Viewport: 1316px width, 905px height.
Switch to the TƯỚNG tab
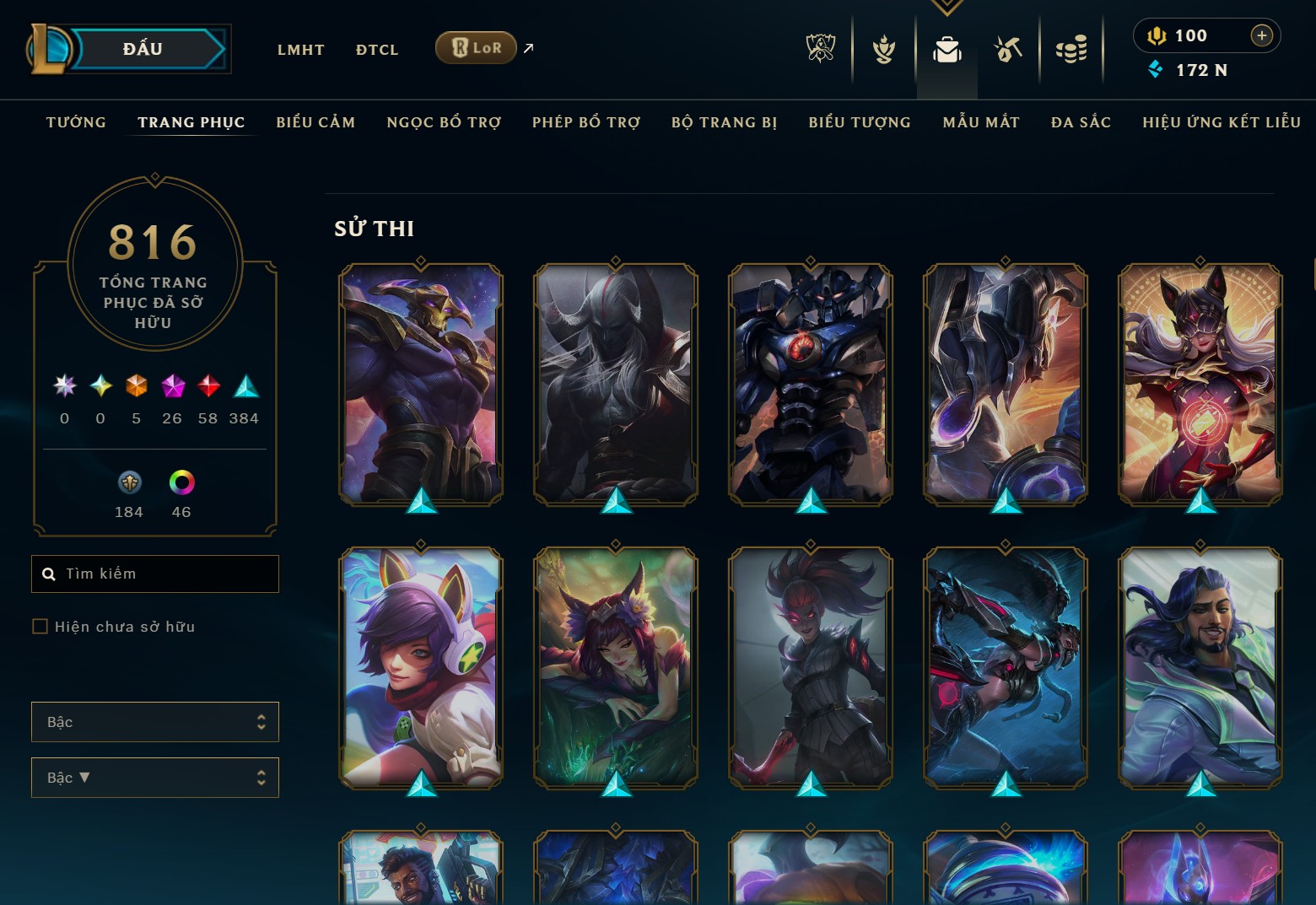point(75,121)
